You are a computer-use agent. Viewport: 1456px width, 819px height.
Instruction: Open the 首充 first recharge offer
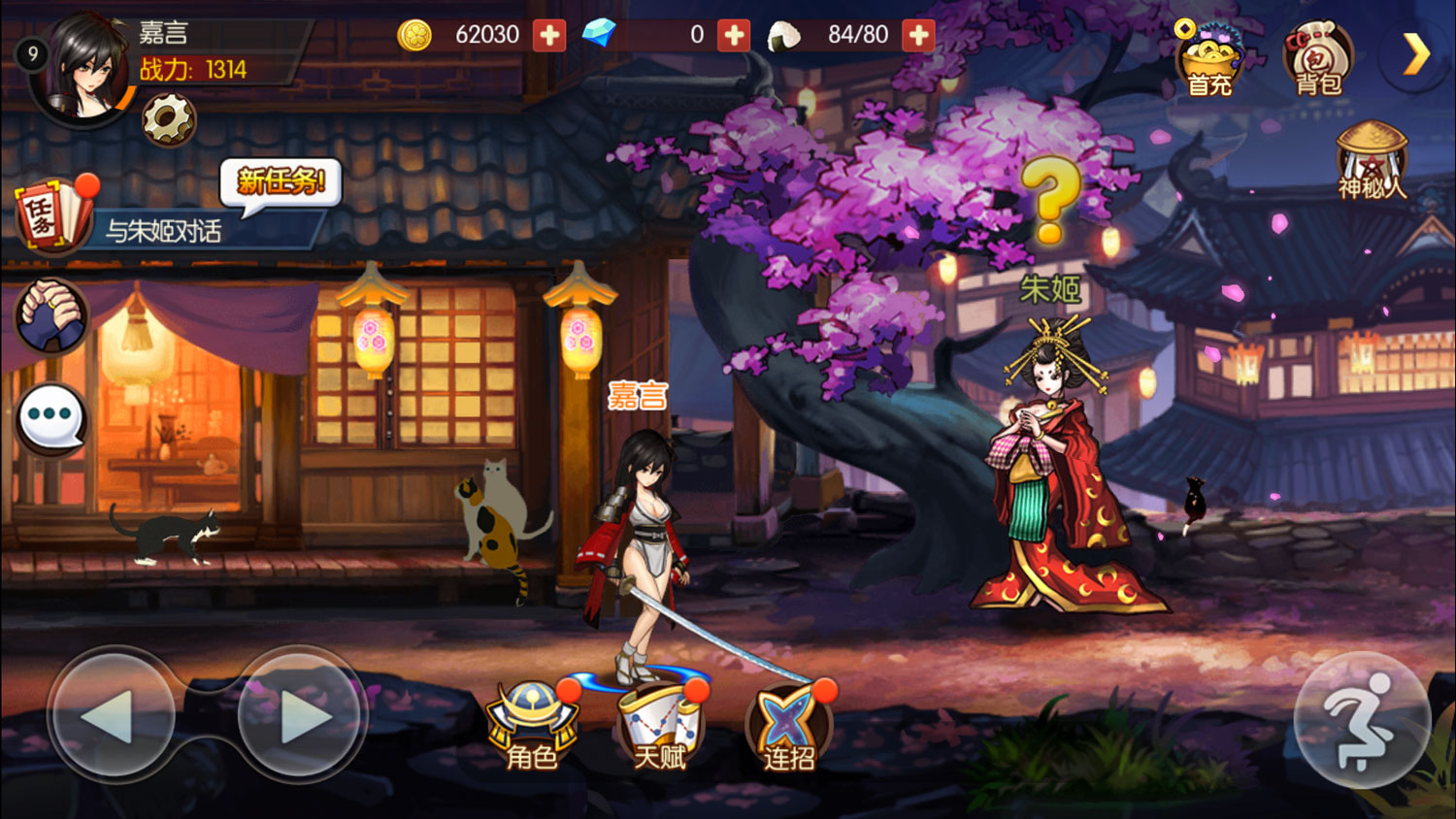pos(1209,60)
